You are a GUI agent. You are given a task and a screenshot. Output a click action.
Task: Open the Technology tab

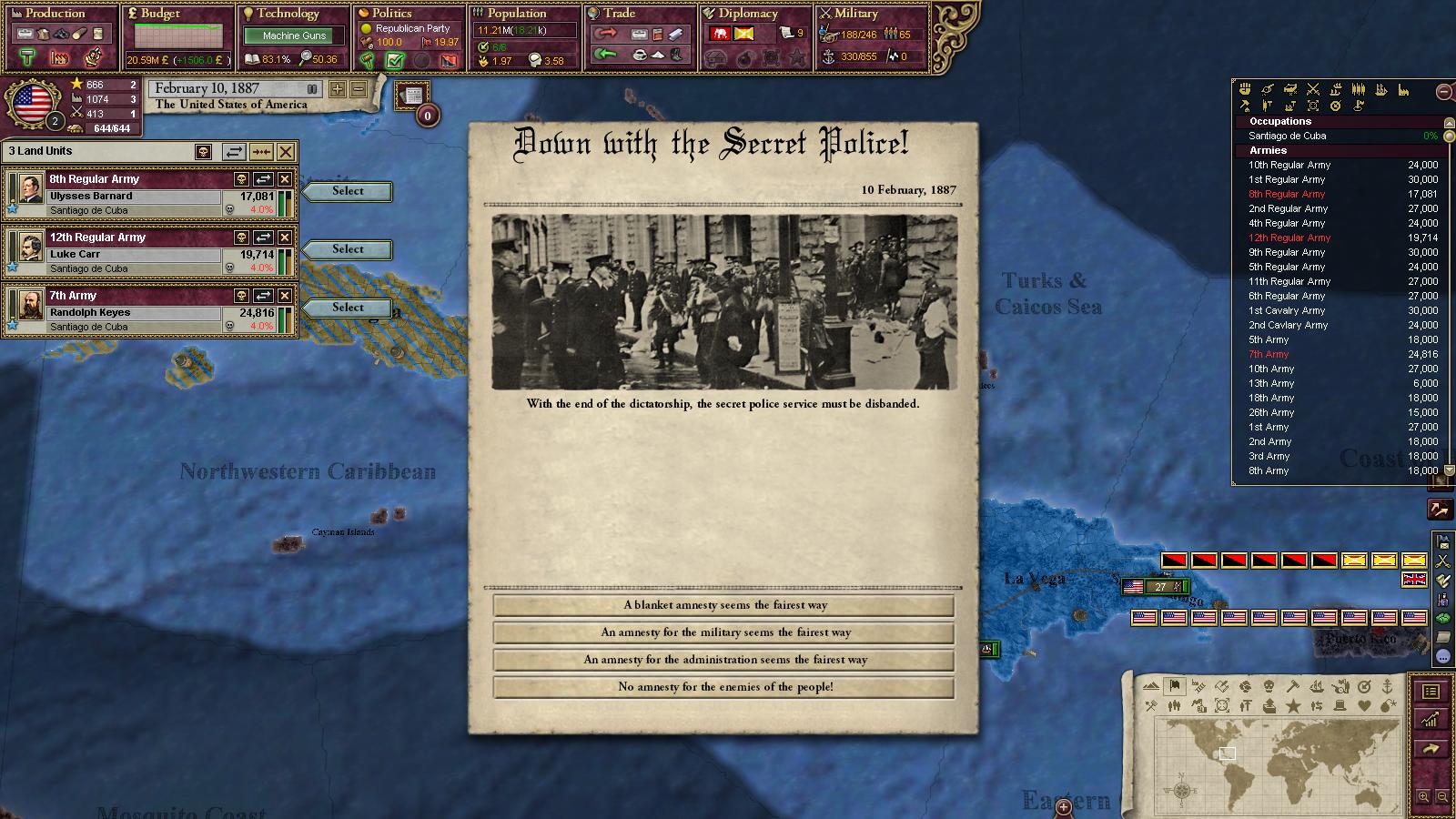point(288,14)
